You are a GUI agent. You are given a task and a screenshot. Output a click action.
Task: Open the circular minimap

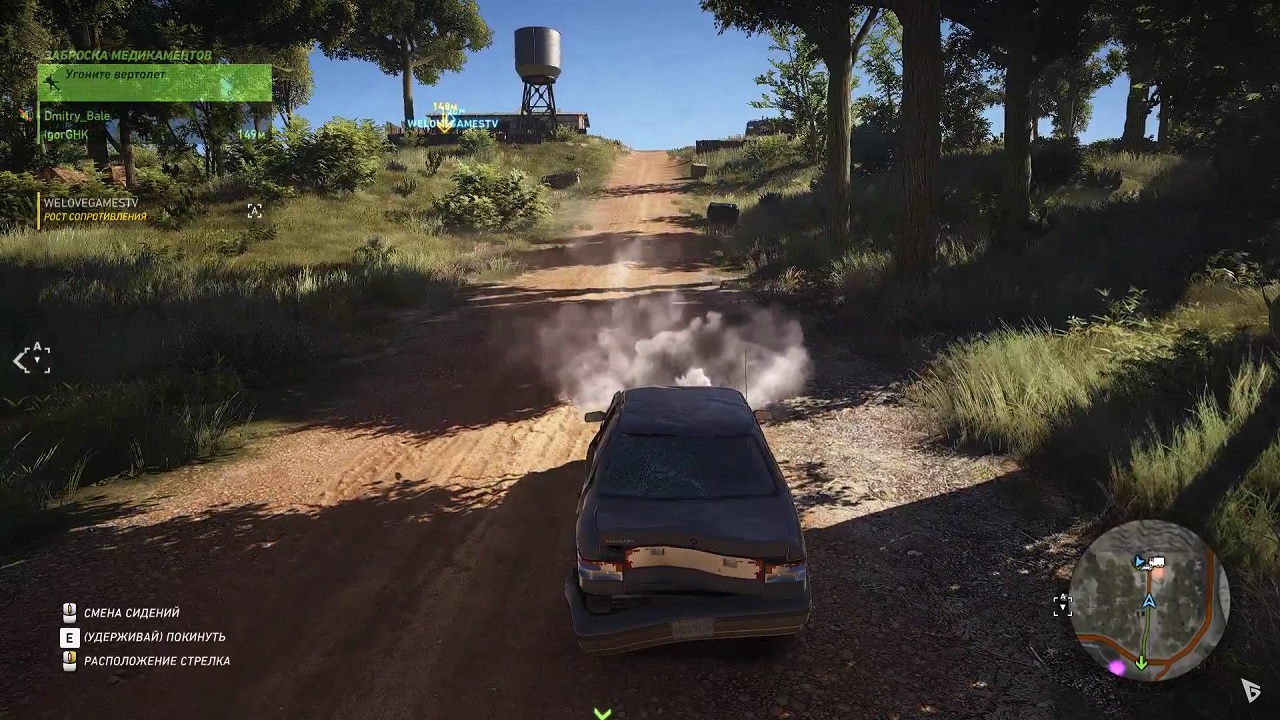(1149, 600)
